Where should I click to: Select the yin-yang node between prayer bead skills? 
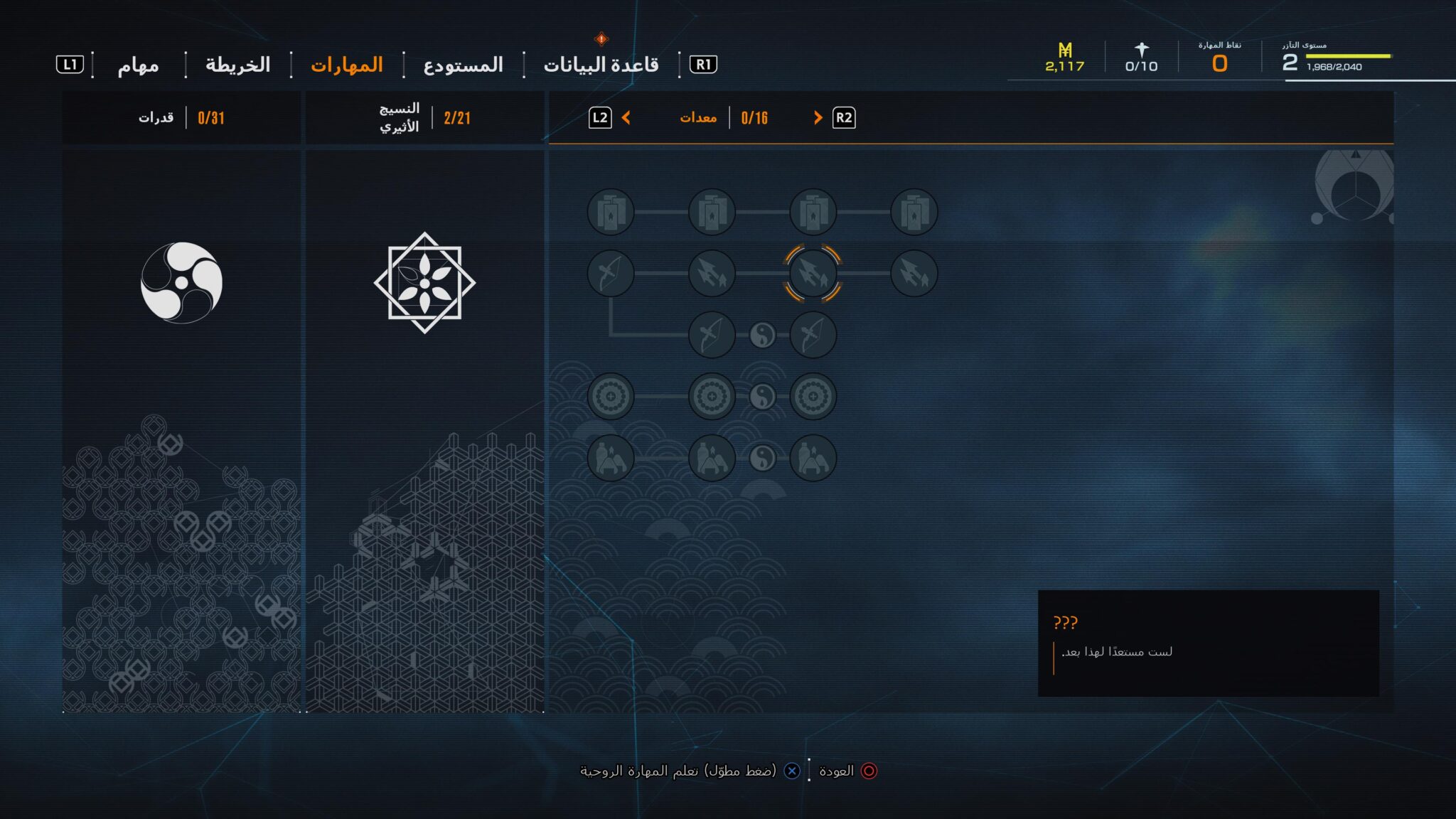[762, 397]
